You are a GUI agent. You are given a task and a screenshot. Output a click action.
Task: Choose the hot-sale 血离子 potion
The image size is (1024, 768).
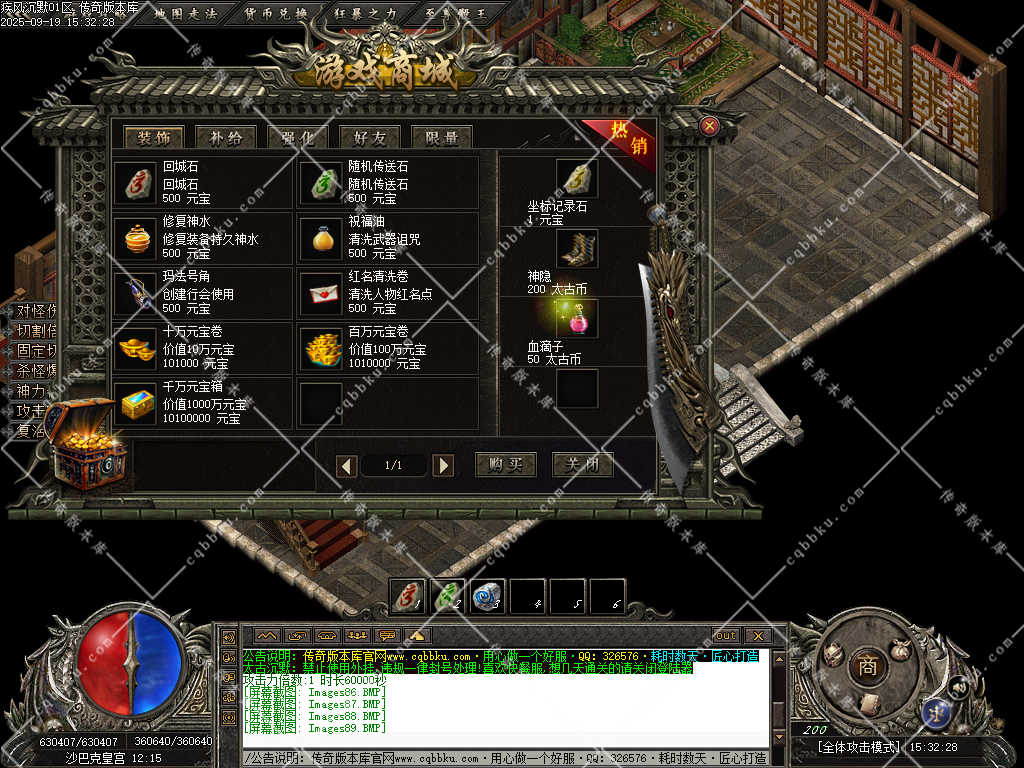tap(577, 318)
